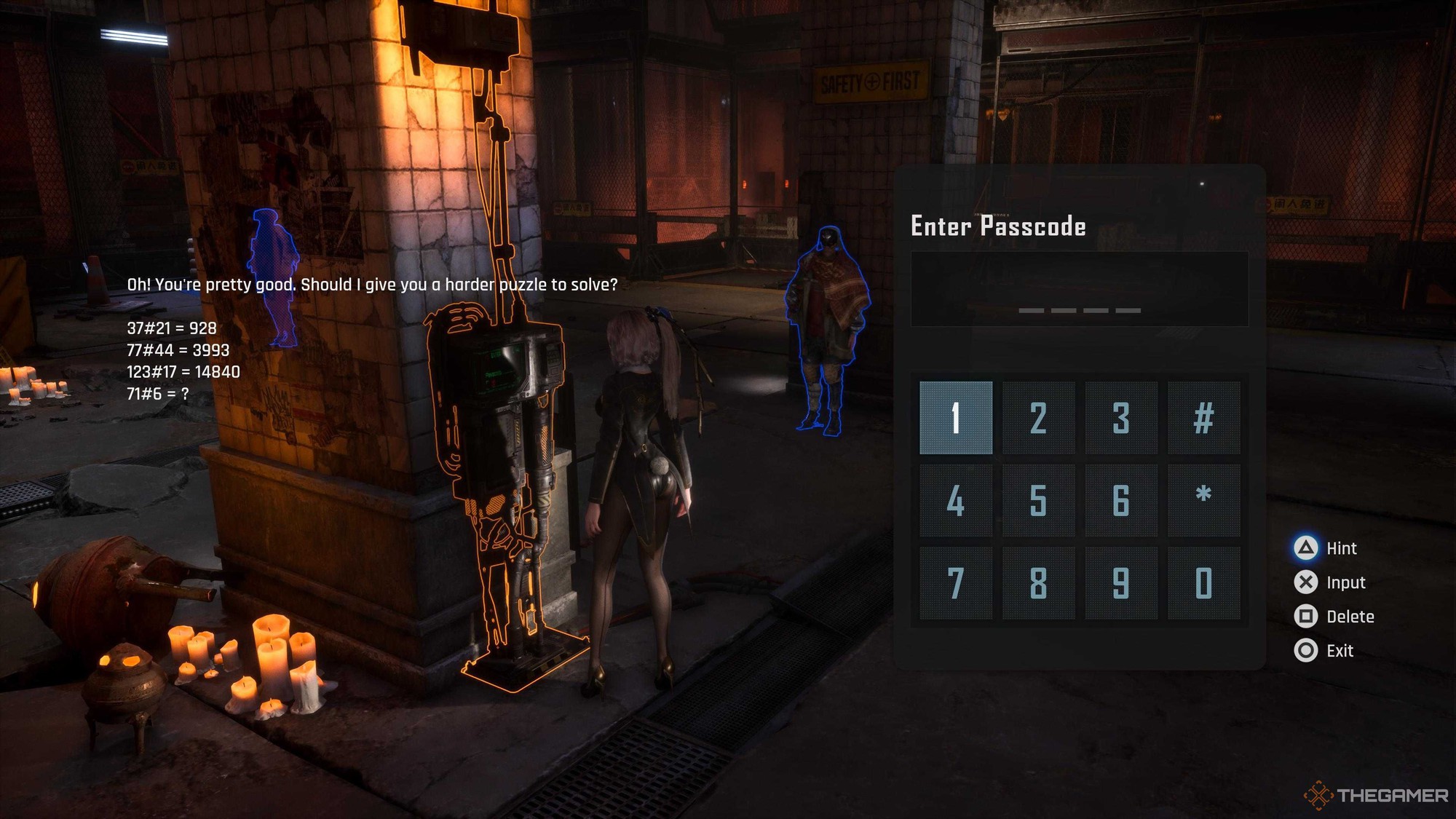Image resolution: width=1456 pixels, height=819 pixels.
Task: Select the 1 key on the keypad
Action: [955, 418]
